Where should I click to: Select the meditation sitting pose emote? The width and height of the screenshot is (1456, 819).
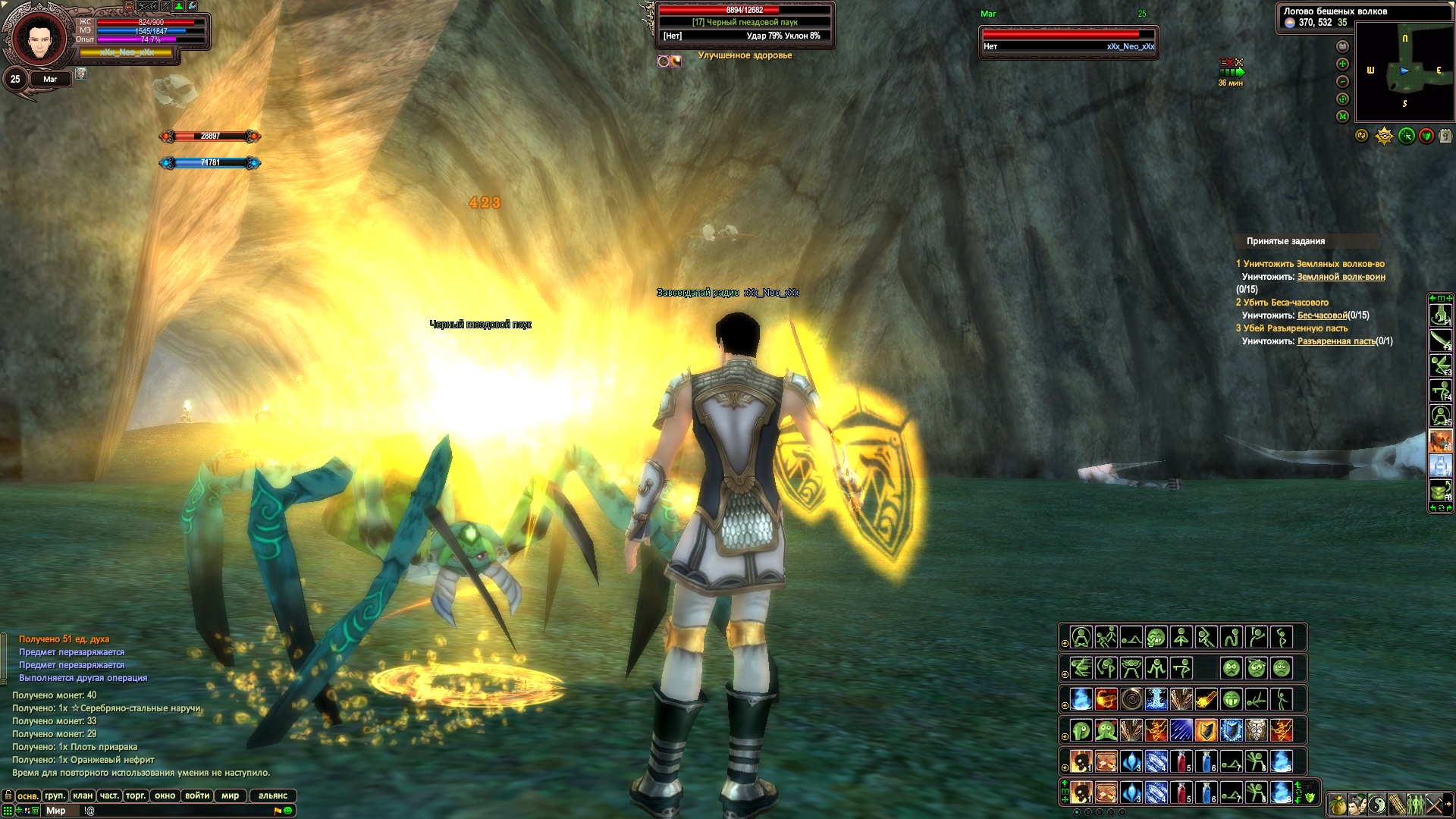click(x=1081, y=637)
